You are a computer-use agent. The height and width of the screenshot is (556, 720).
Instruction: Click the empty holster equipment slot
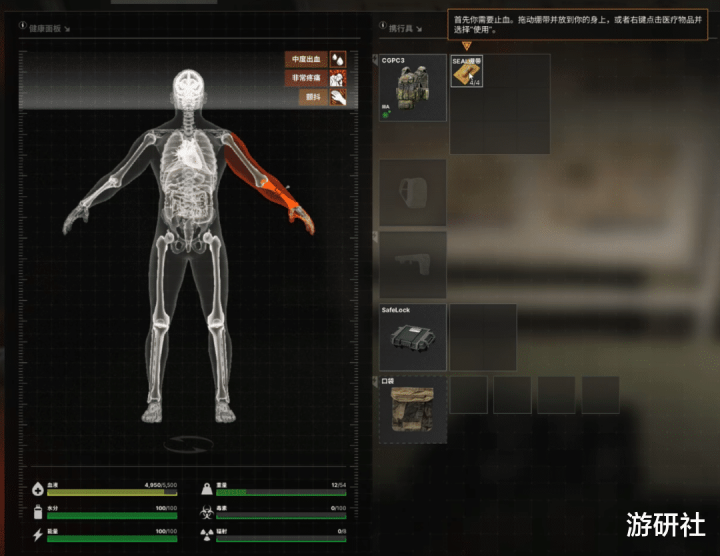click(412, 192)
